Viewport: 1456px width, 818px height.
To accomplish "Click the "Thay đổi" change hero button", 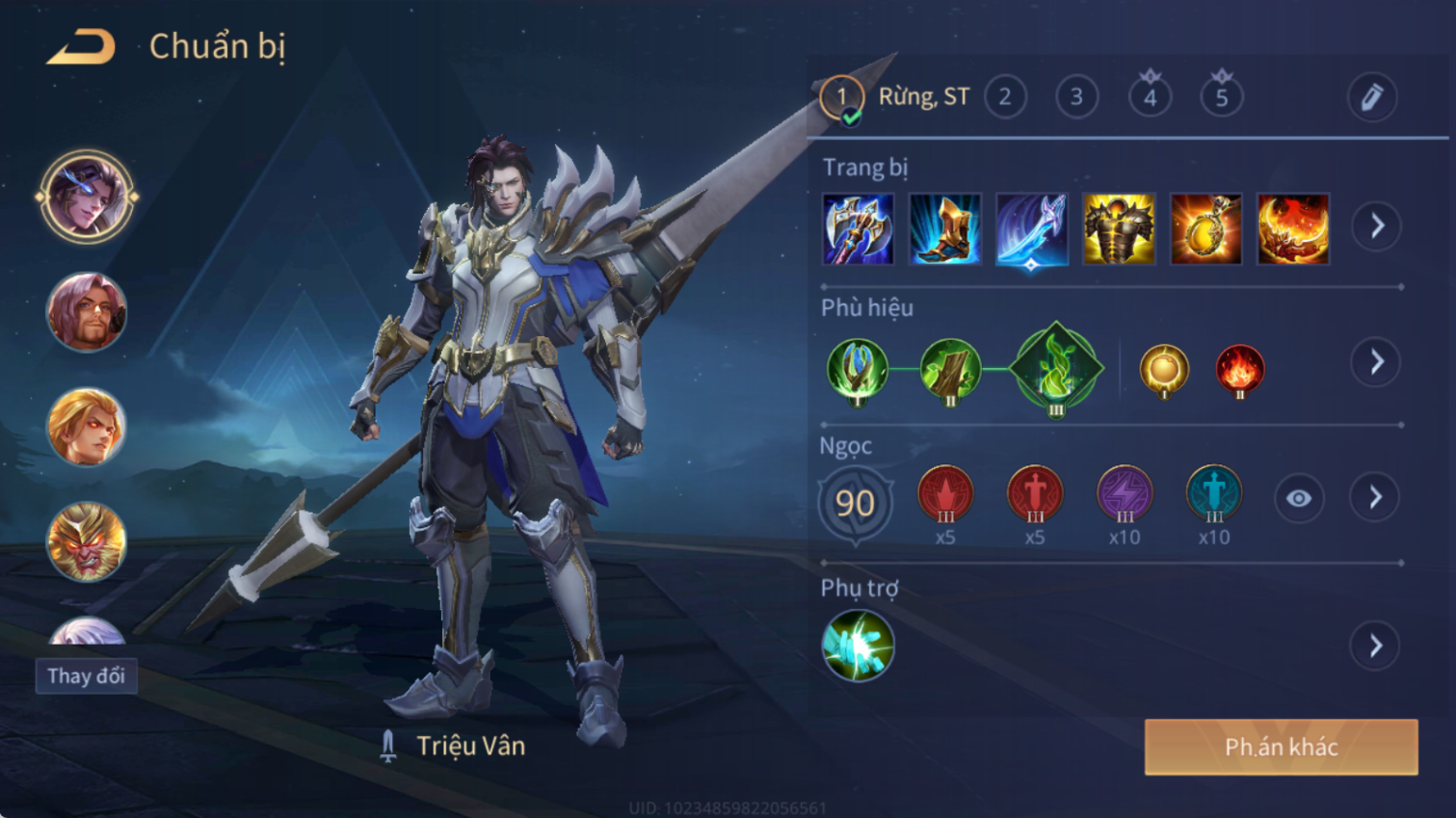I will 87,675.
